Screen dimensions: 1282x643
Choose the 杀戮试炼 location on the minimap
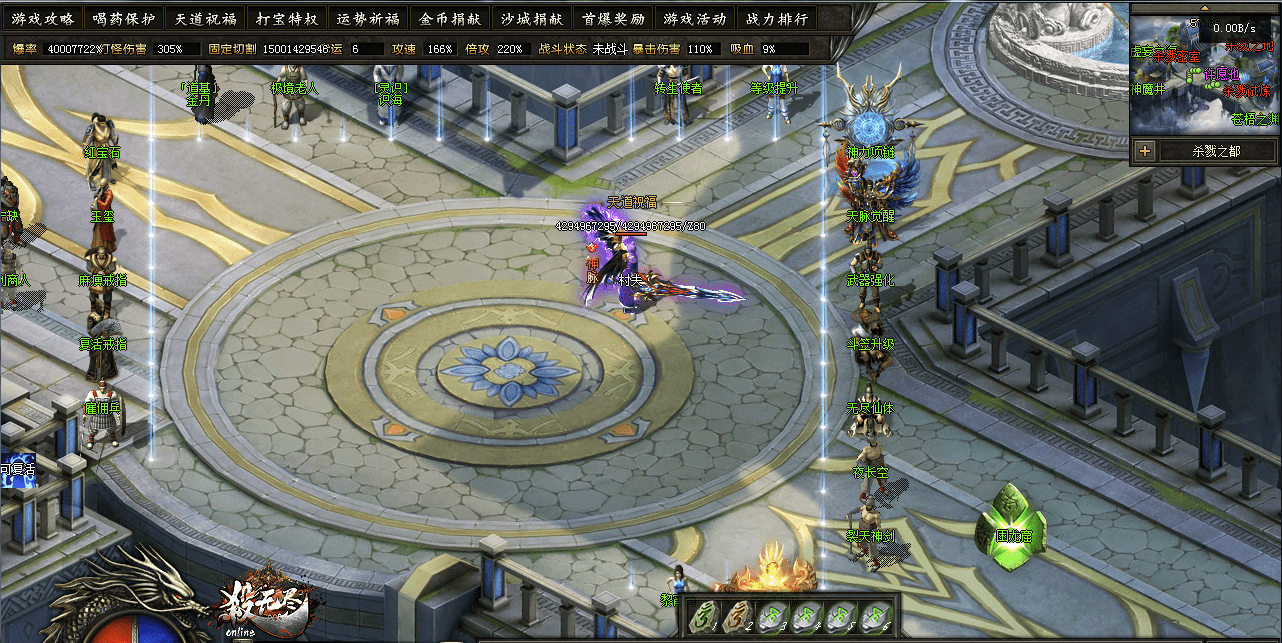(x=1247, y=91)
